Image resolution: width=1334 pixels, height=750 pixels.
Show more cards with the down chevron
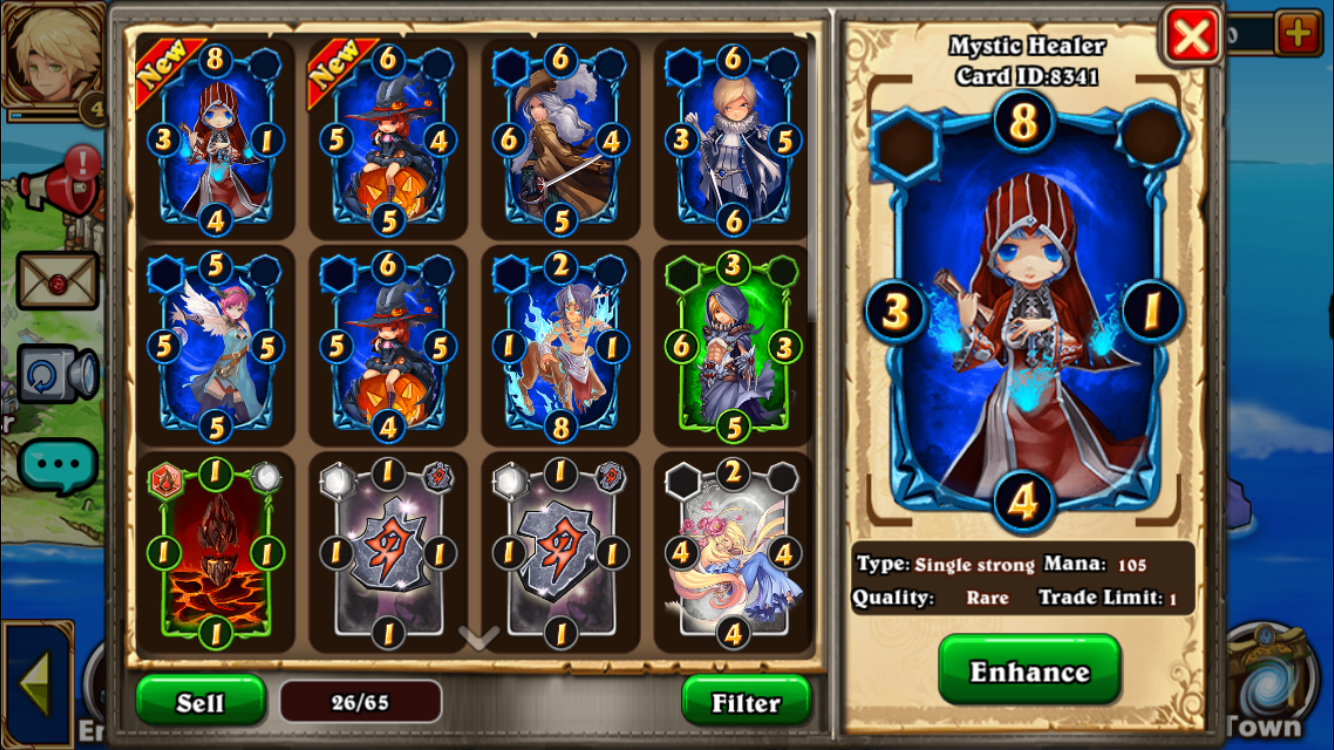[478, 637]
